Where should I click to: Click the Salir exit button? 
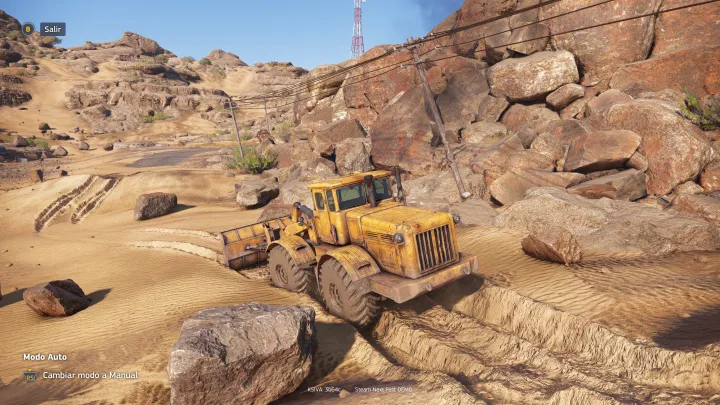(x=52, y=29)
